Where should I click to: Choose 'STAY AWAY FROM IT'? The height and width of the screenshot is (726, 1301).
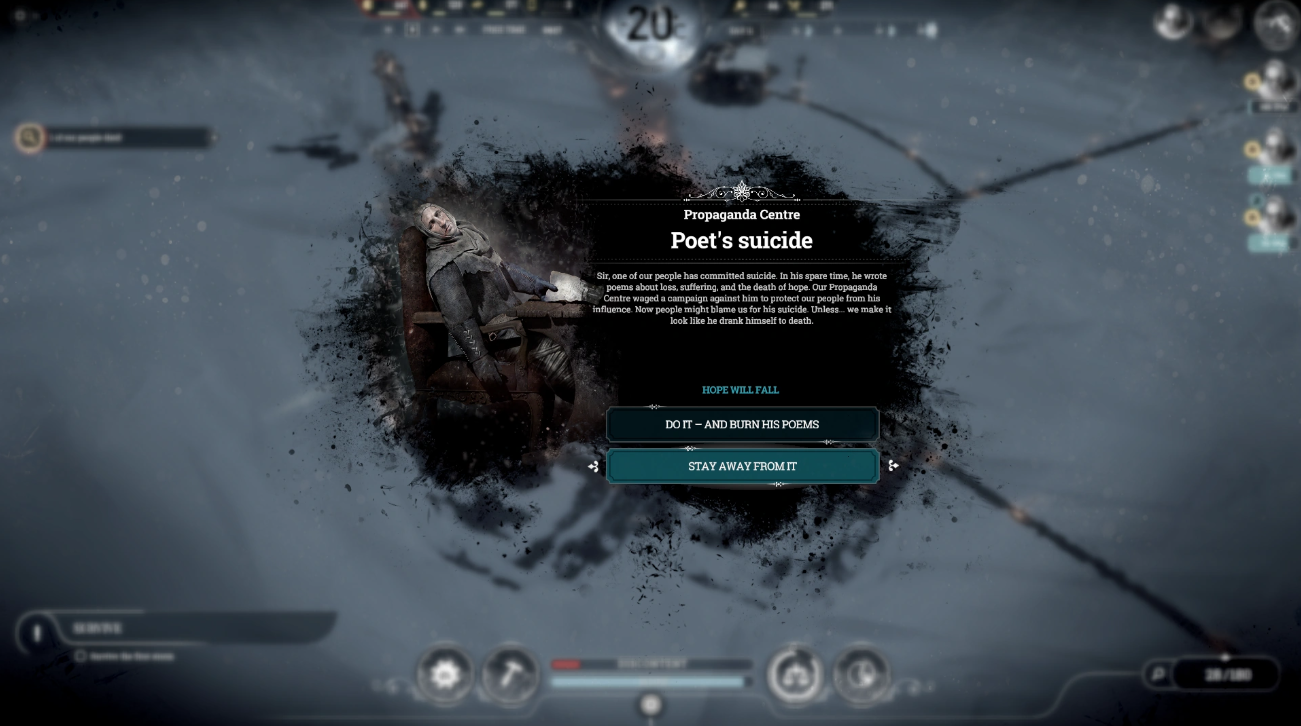(x=741, y=465)
